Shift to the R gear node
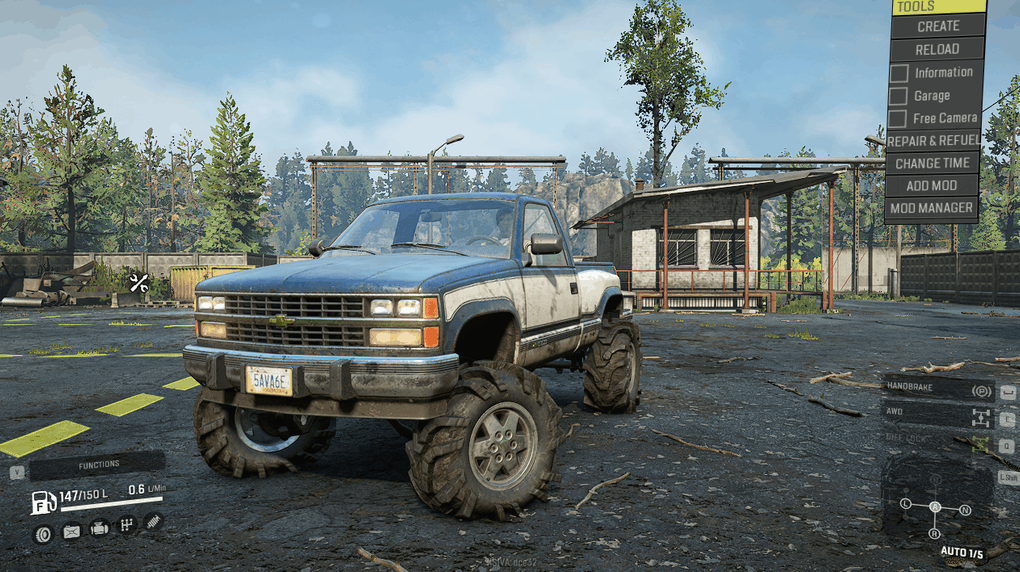This screenshot has width=1020, height=572. 935,534
